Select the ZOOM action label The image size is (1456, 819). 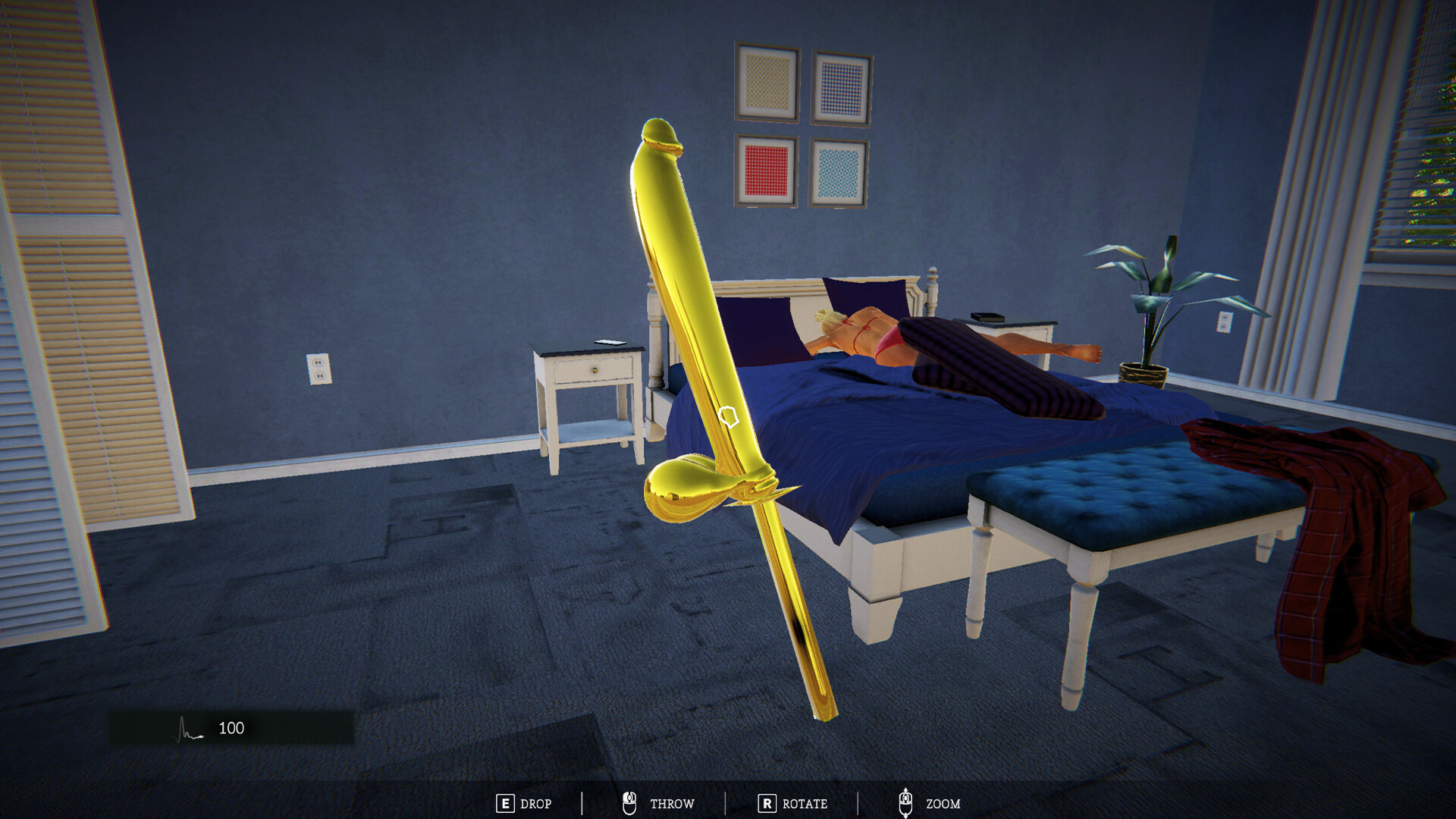point(943,804)
